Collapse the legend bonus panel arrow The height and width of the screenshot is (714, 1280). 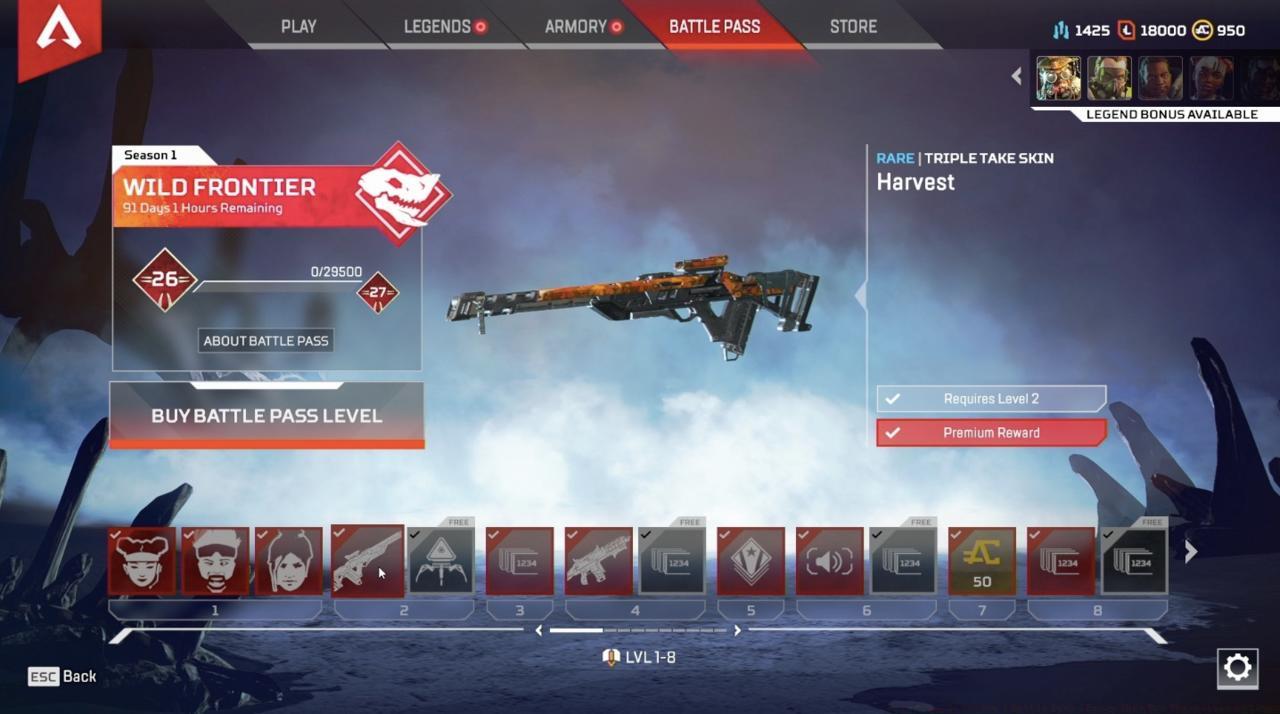point(1017,76)
